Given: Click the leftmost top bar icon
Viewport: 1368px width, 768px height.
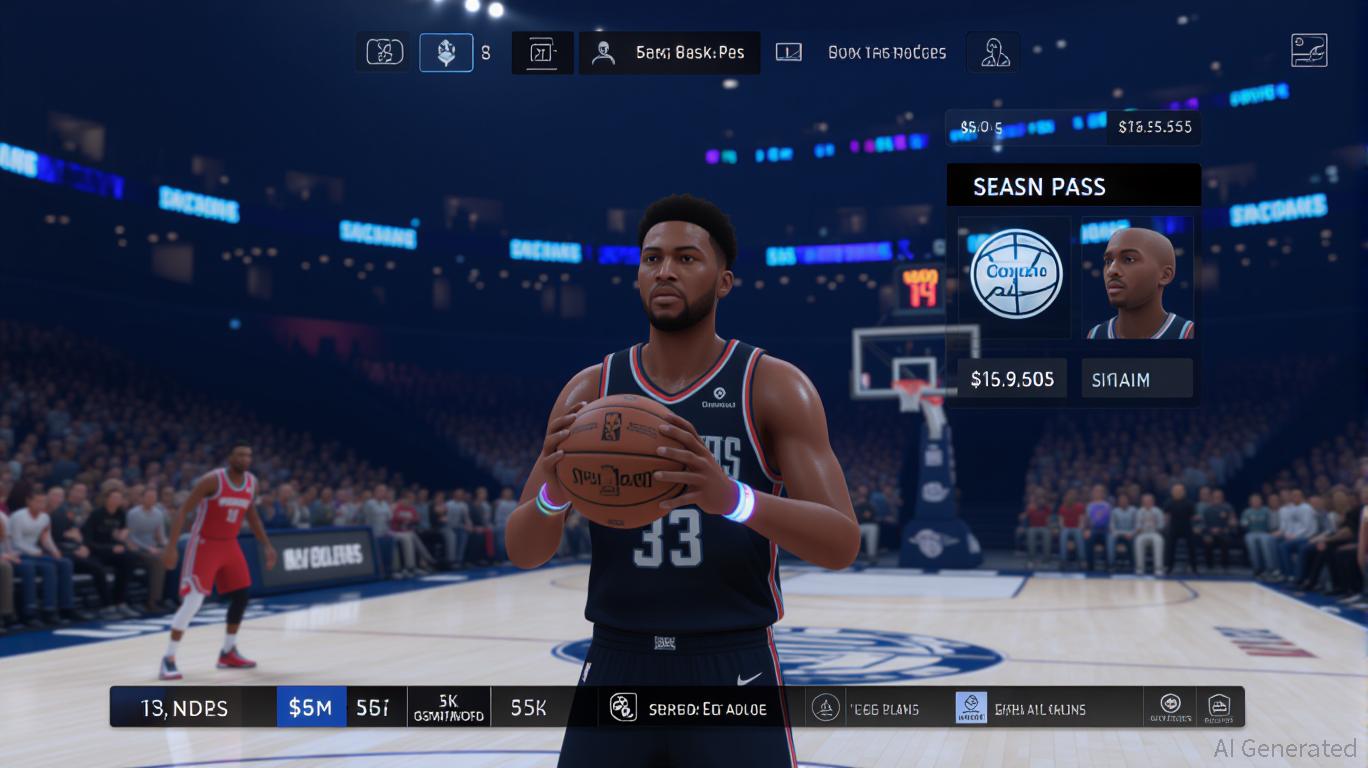Looking at the screenshot, I should coord(385,53).
